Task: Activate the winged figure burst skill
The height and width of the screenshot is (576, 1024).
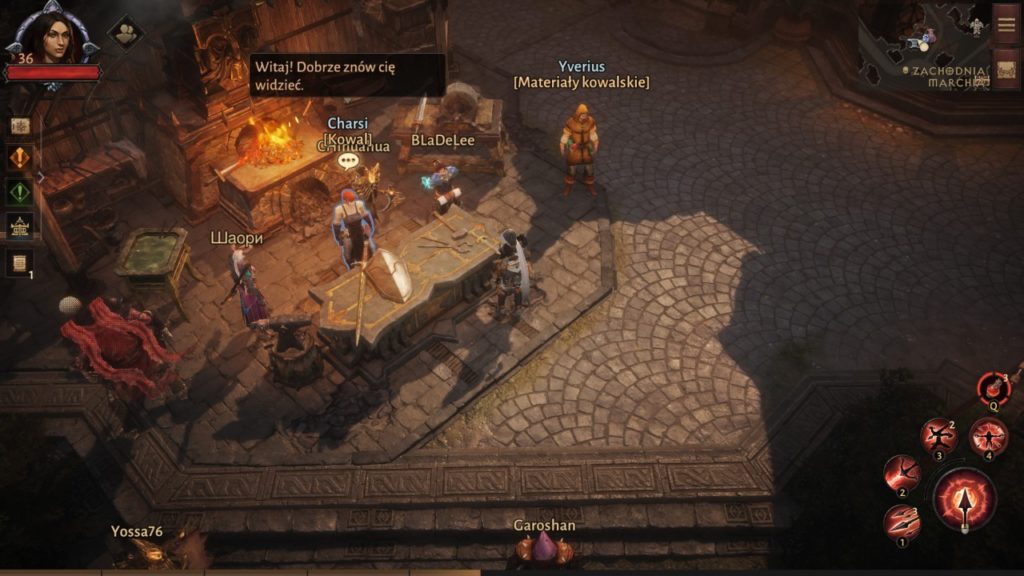Action: tap(988, 436)
